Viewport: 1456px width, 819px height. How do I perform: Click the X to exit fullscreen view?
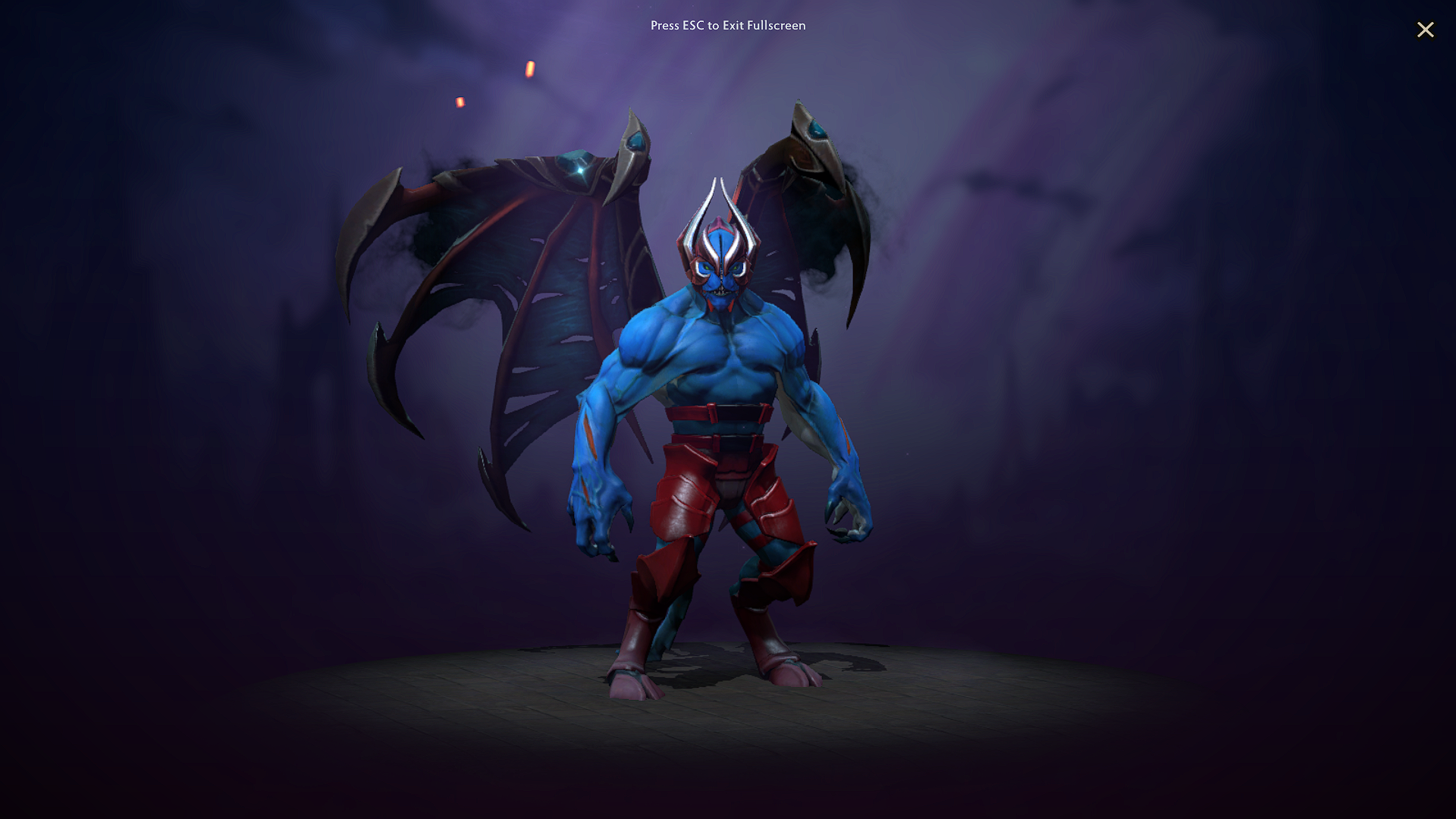(x=1426, y=30)
